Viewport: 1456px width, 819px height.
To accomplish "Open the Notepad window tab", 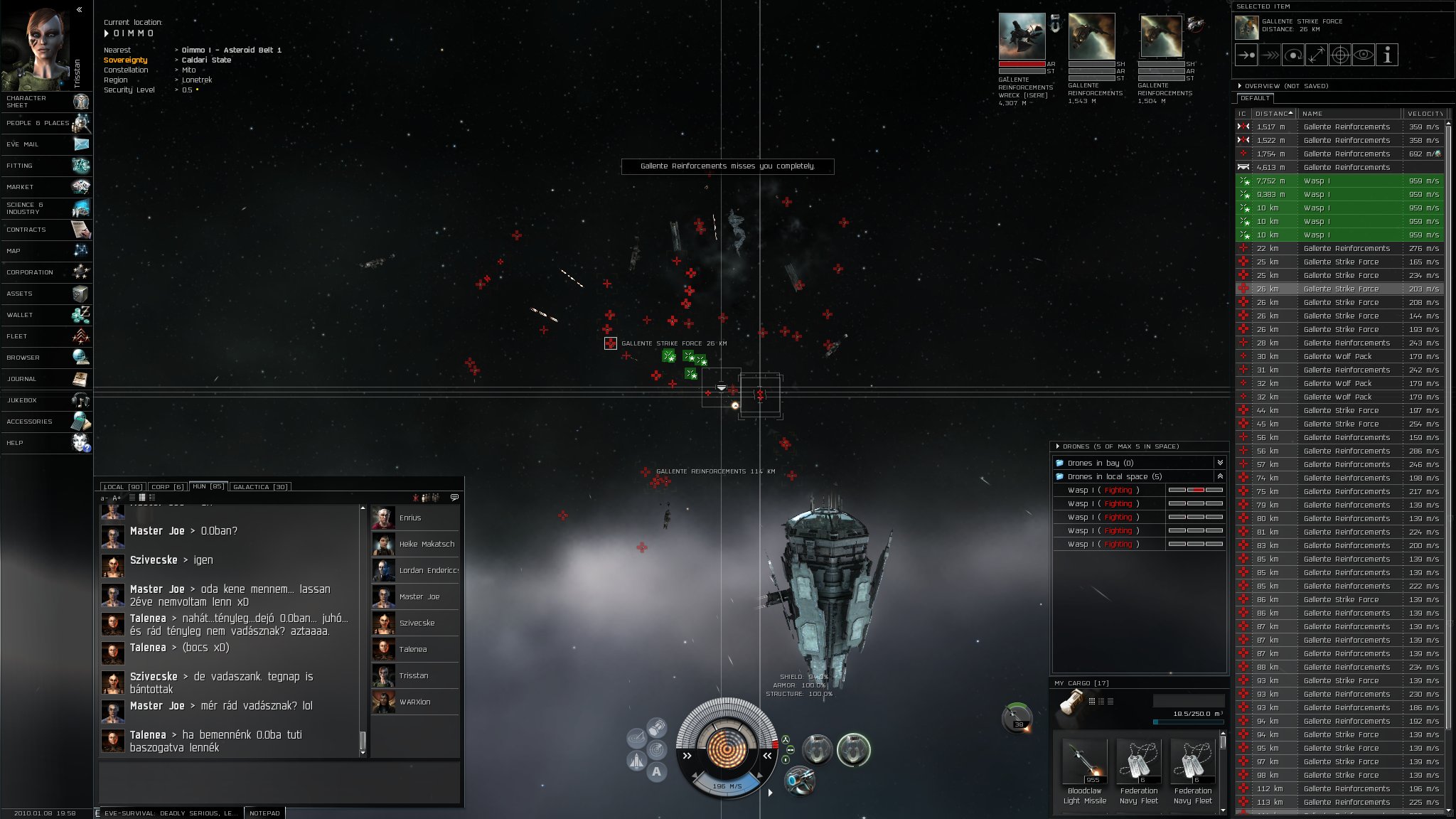I will point(264,813).
